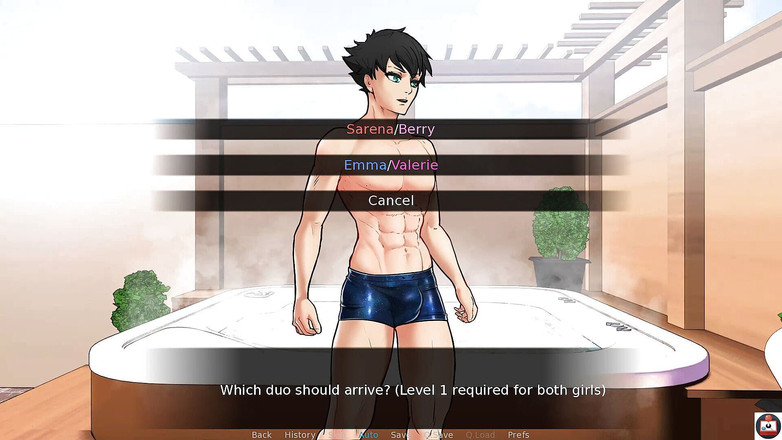This screenshot has height=440, width=782.
Task: Cancel the duo selection
Action: (390, 200)
